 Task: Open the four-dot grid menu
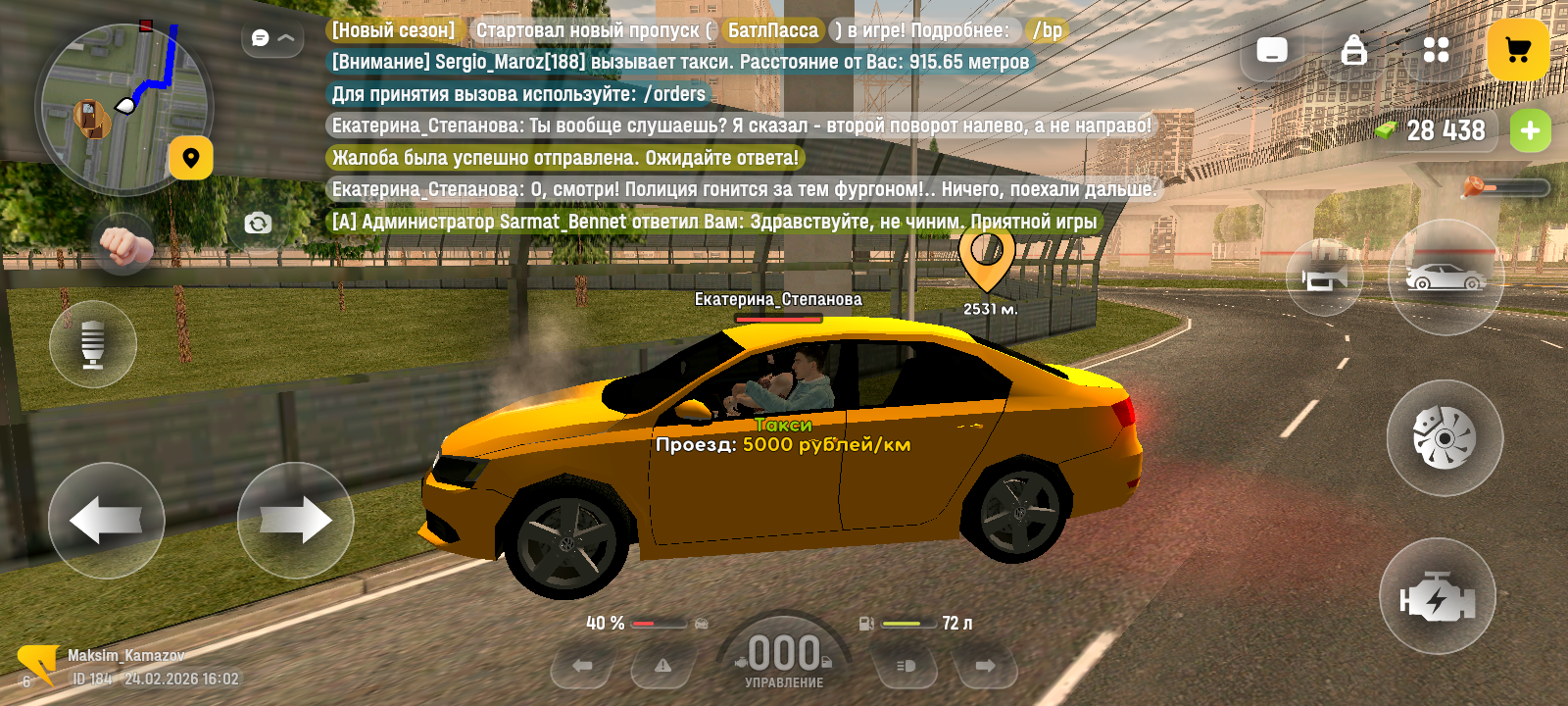[x=1436, y=50]
